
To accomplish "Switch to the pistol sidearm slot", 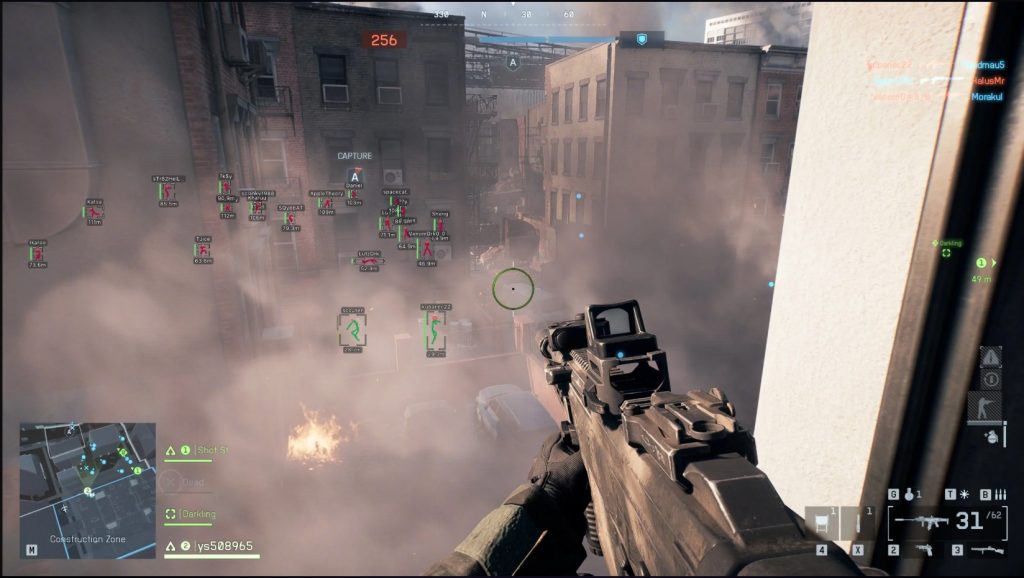I will (922, 550).
